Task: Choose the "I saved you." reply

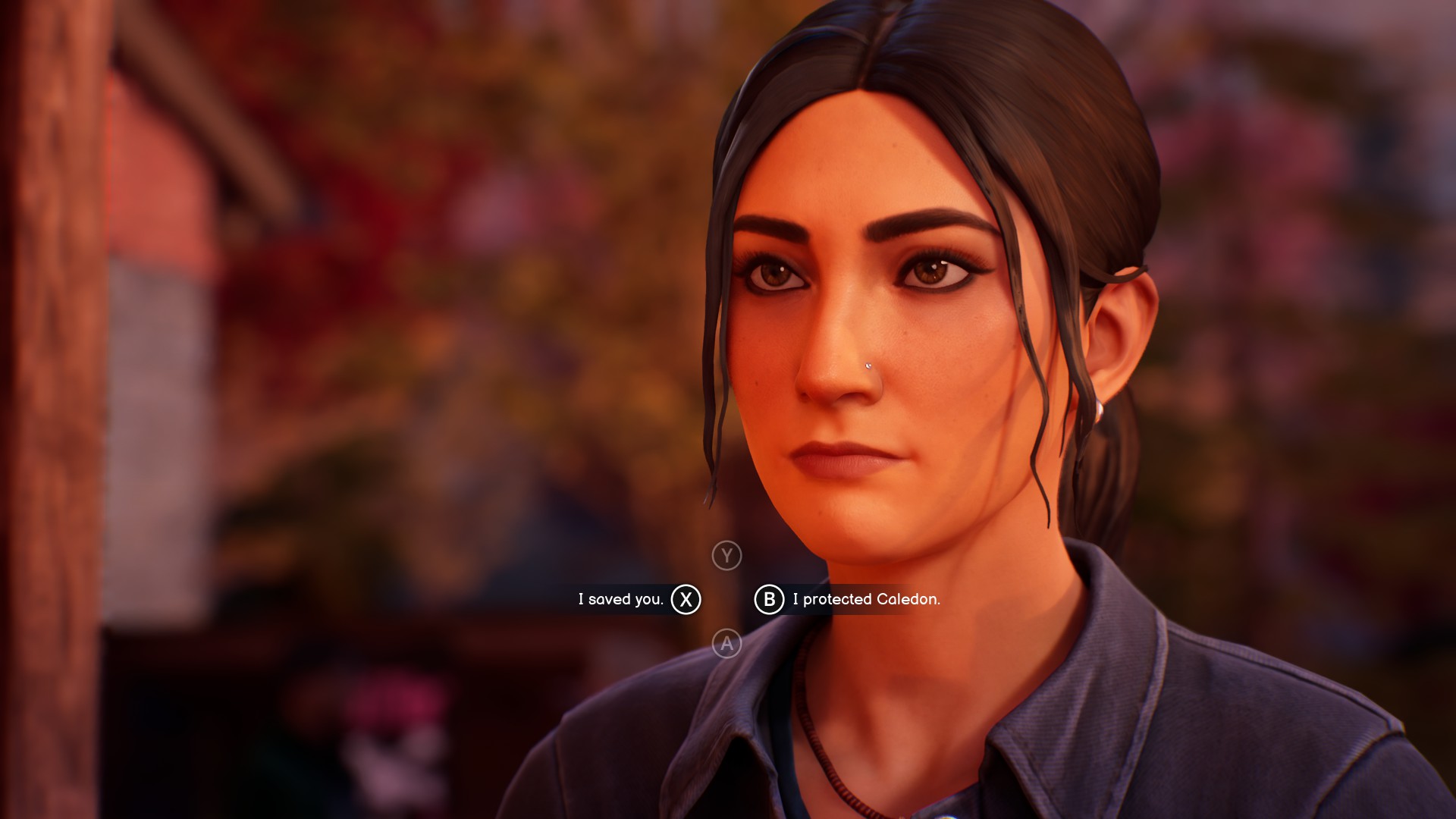Action: coord(622,599)
